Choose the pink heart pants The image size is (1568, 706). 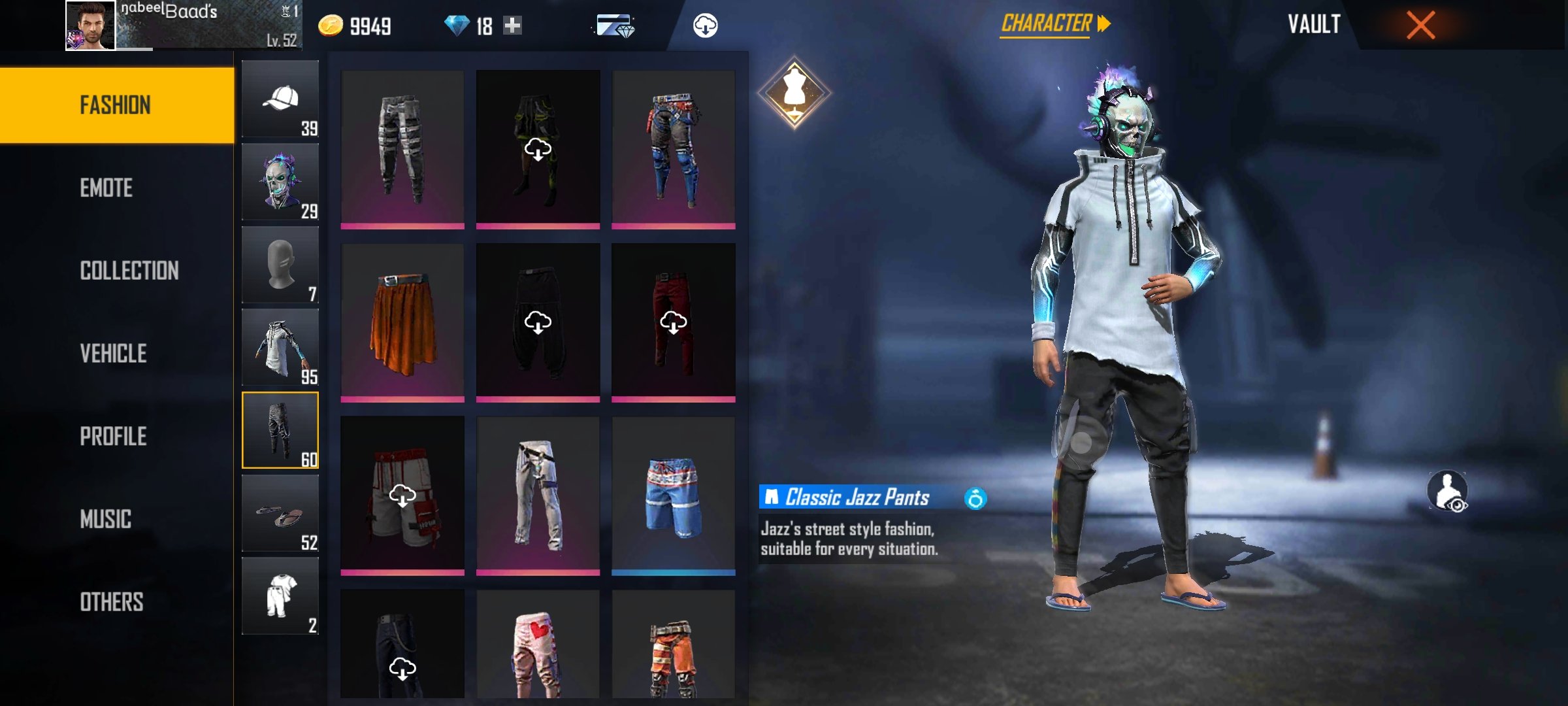[538, 646]
